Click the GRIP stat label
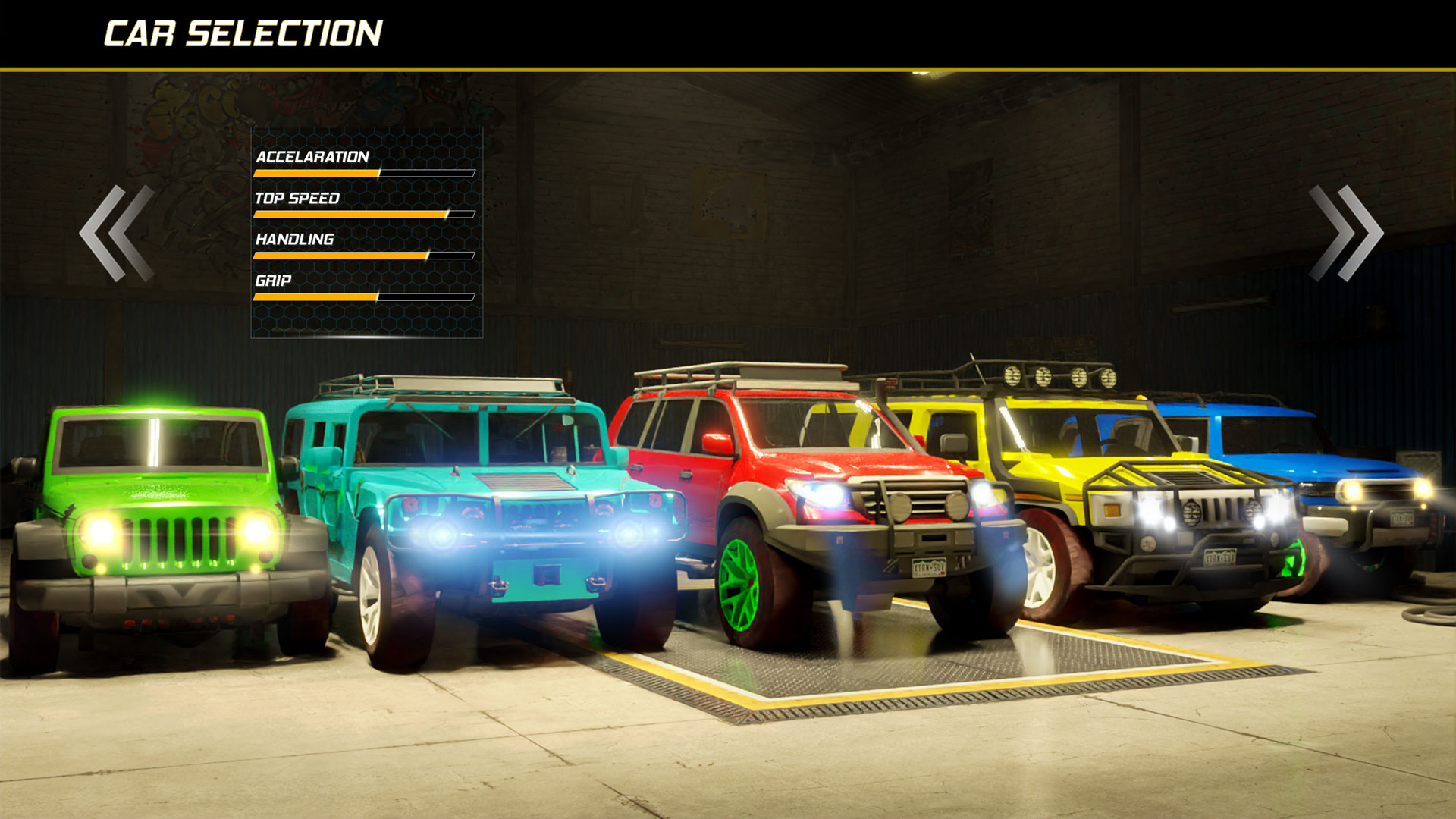1456x819 pixels. tap(273, 281)
